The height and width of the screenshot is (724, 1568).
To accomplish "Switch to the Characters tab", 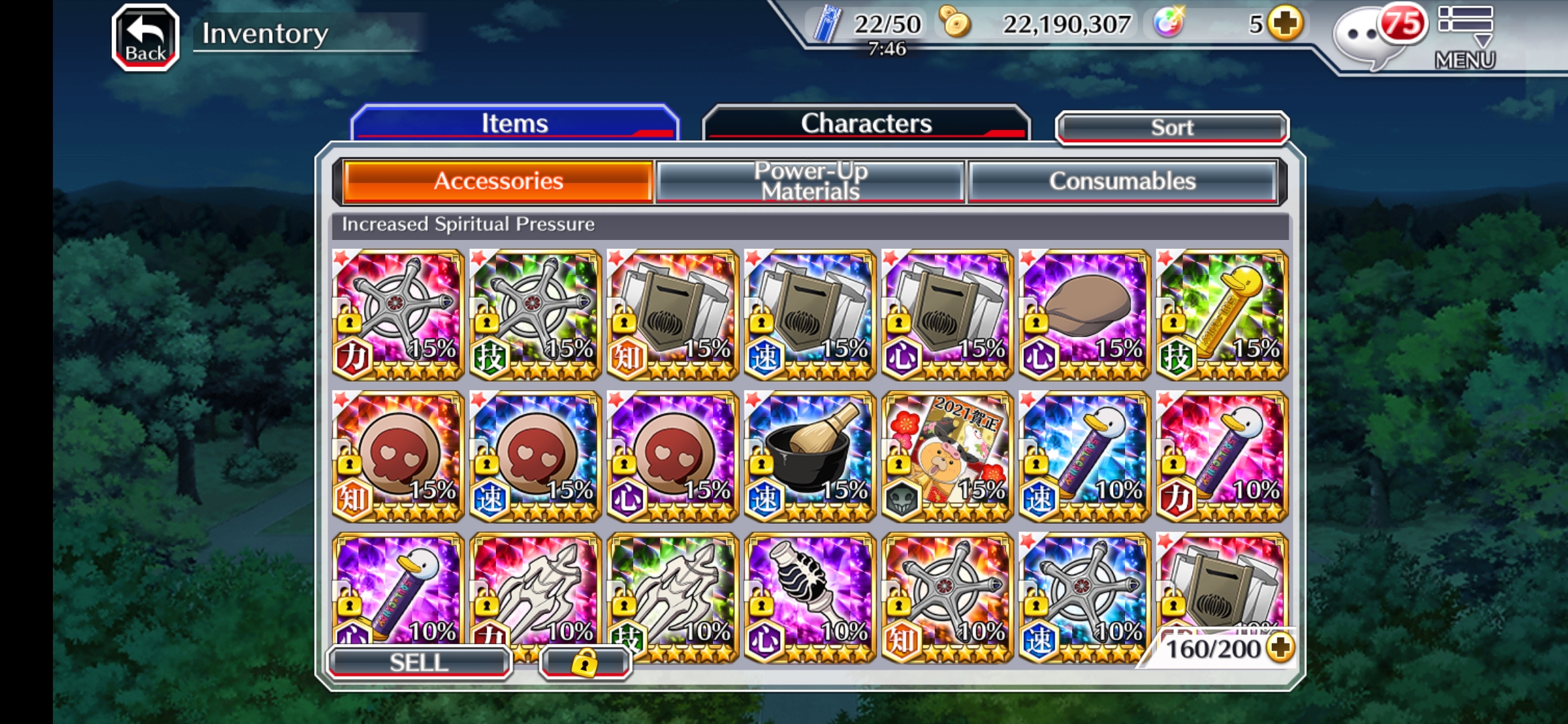I will pyautogui.click(x=866, y=123).
